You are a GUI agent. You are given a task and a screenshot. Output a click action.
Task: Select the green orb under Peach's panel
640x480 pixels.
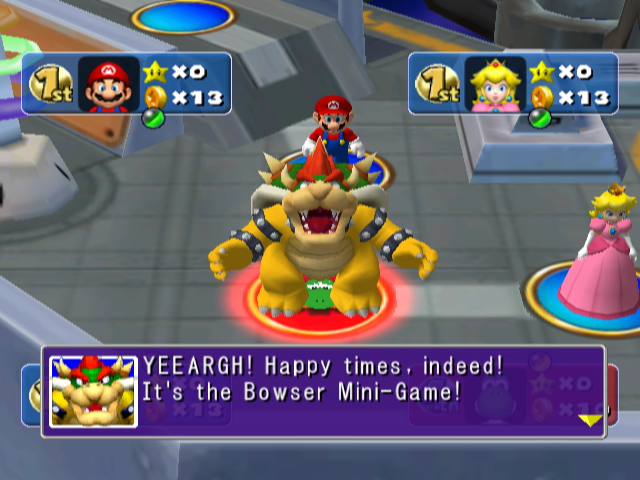pos(538,118)
